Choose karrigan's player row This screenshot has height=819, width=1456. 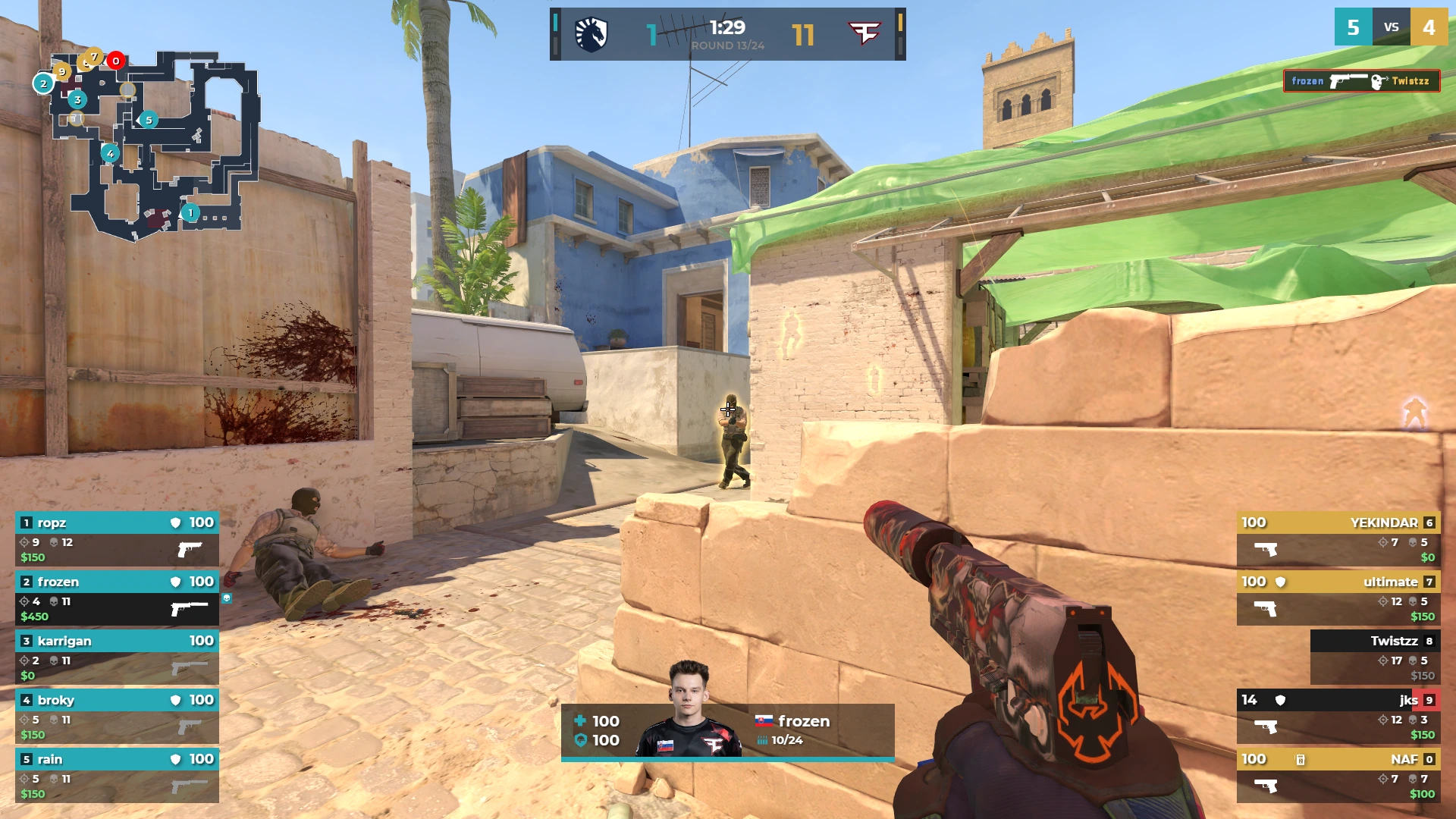click(117, 657)
